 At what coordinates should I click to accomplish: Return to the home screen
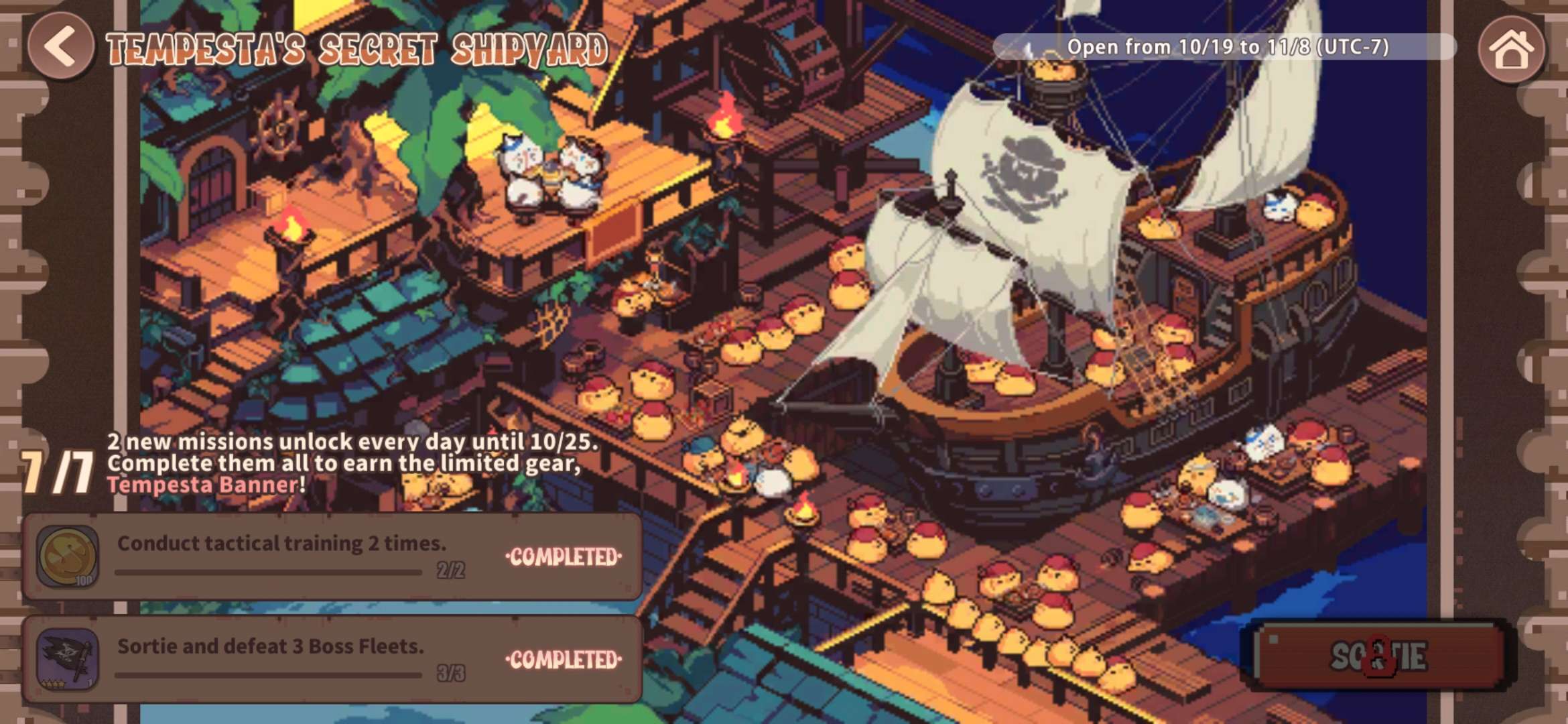1511,49
